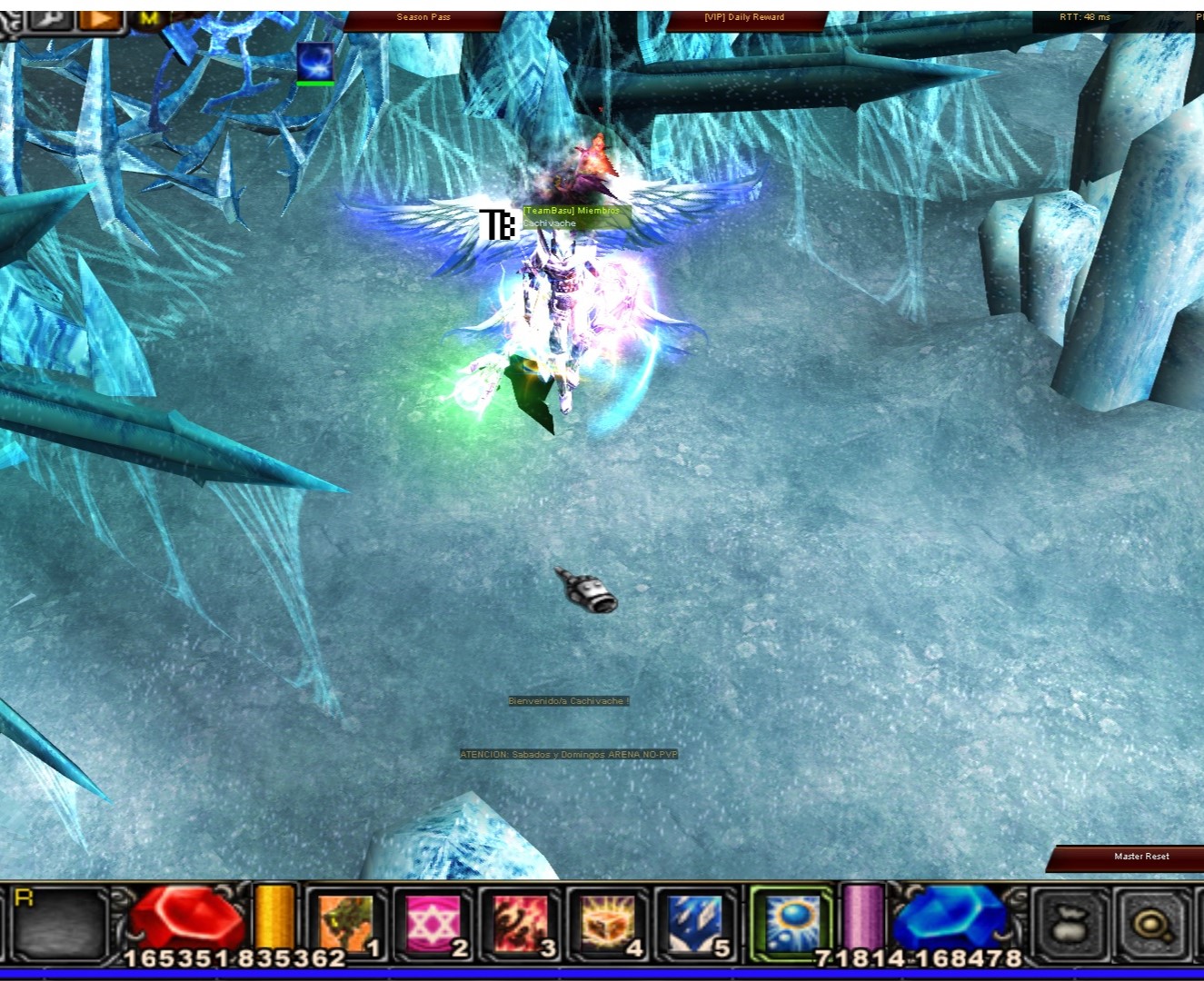The width and height of the screenshot is (1204, 981).
Task: Use the green creature skill in slot 1
Action: click(x=346, y=925)
